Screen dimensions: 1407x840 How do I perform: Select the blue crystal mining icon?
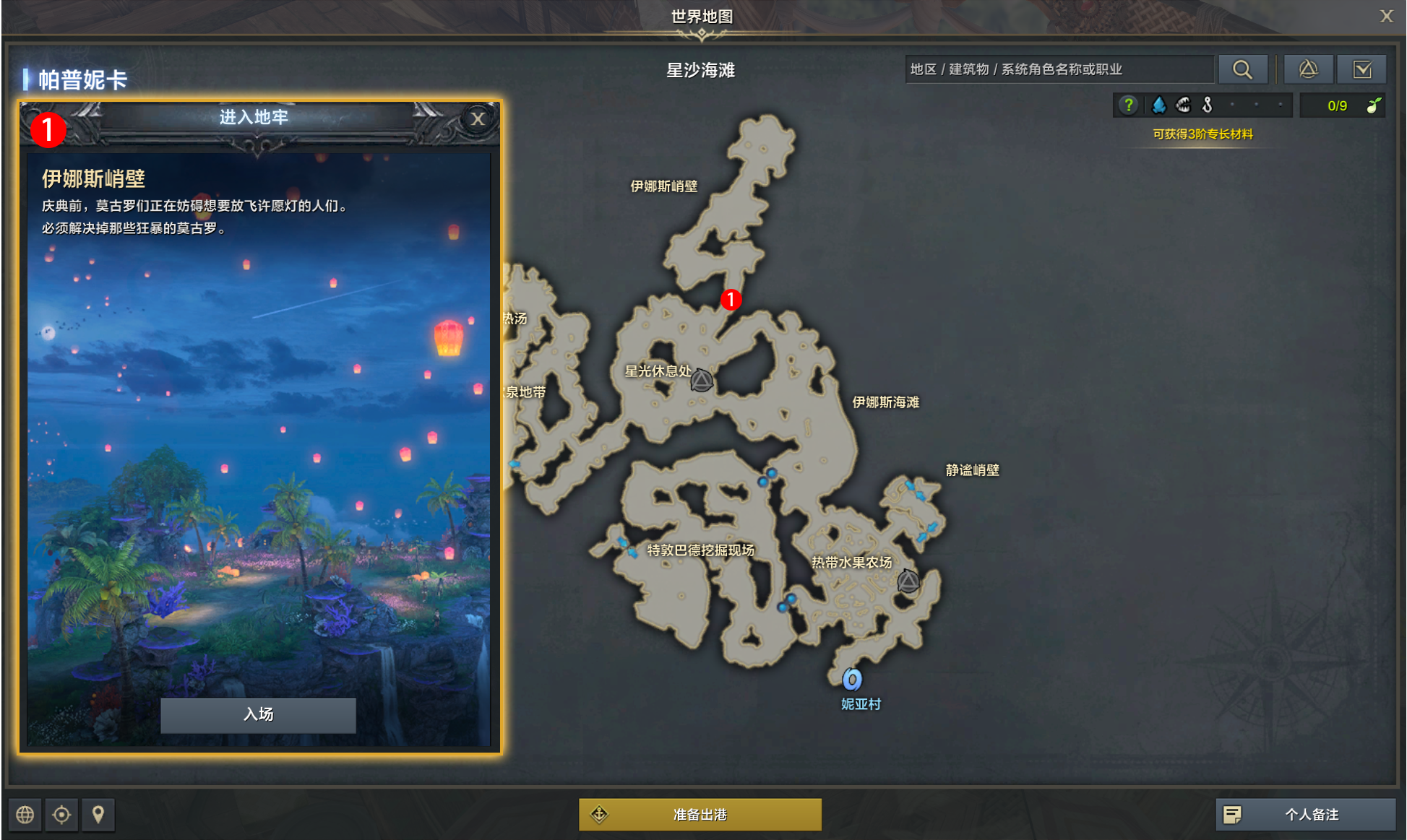[1159, 105]
